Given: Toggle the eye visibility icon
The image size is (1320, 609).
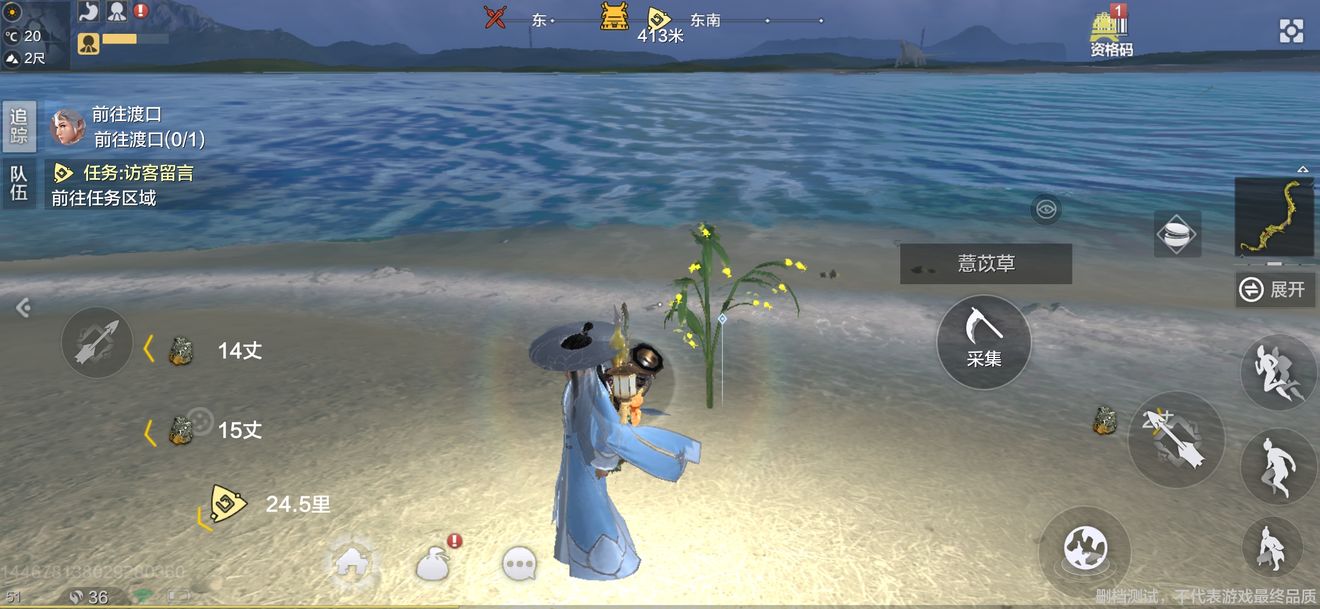Looking at the screenshot, I should (x=1046, y=209).
